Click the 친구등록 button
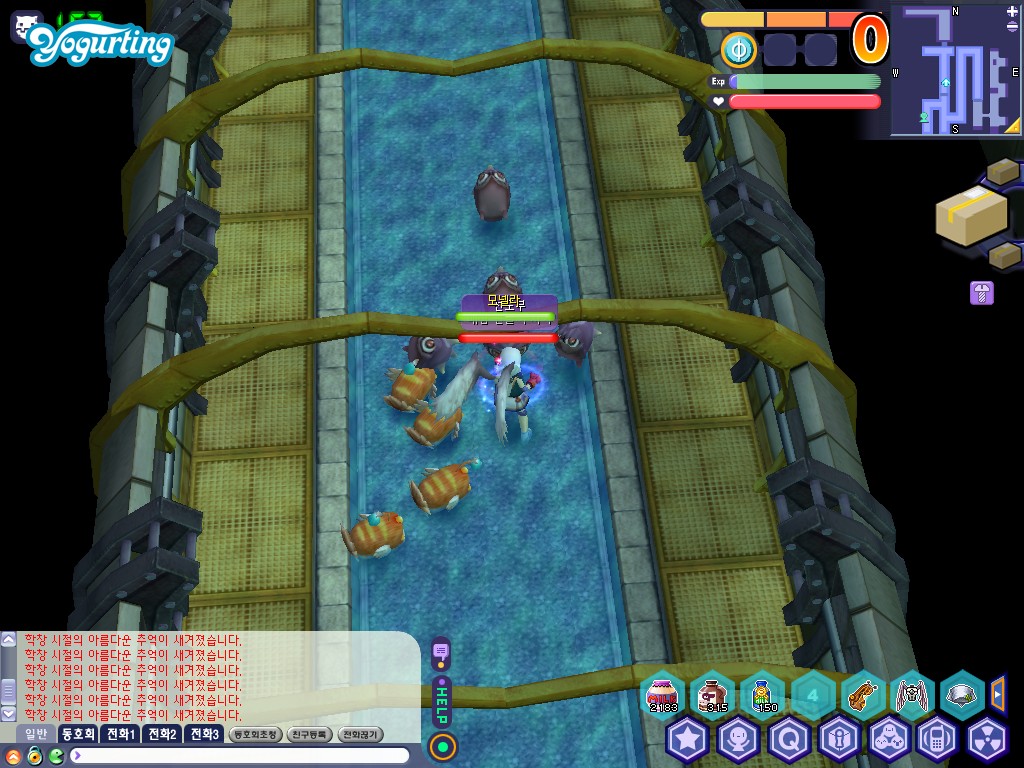 tap(309, 734)
